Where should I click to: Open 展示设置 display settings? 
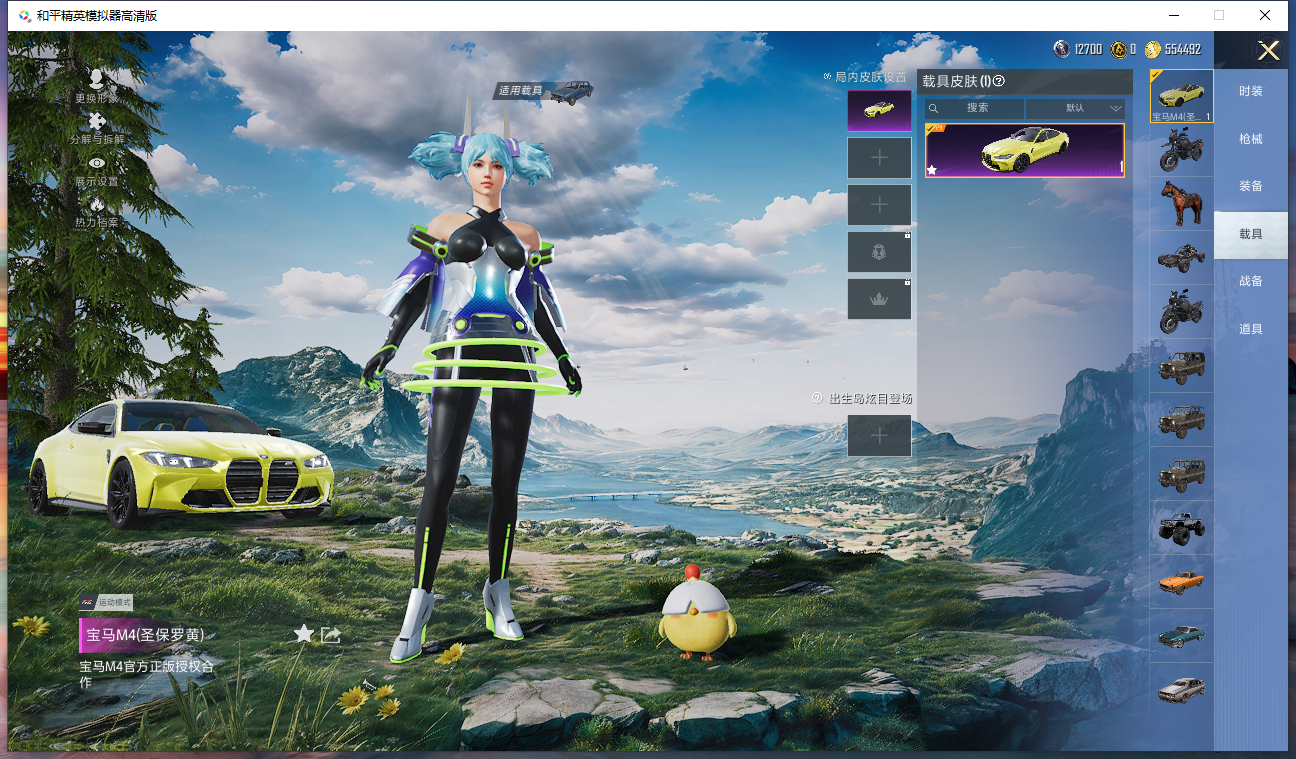pyautogui.click(x=96, y=169)
